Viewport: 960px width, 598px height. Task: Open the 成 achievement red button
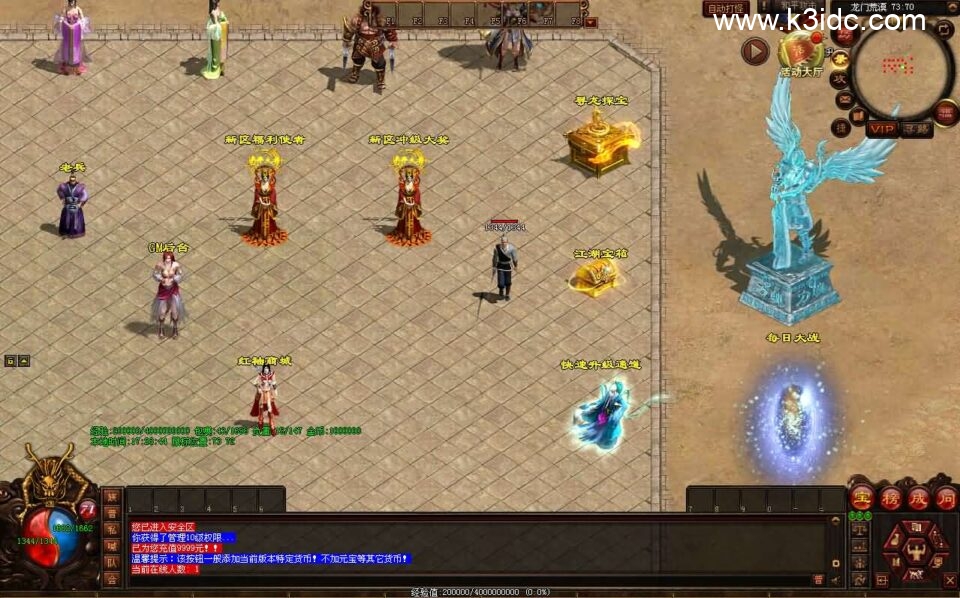tap(917, 497)
